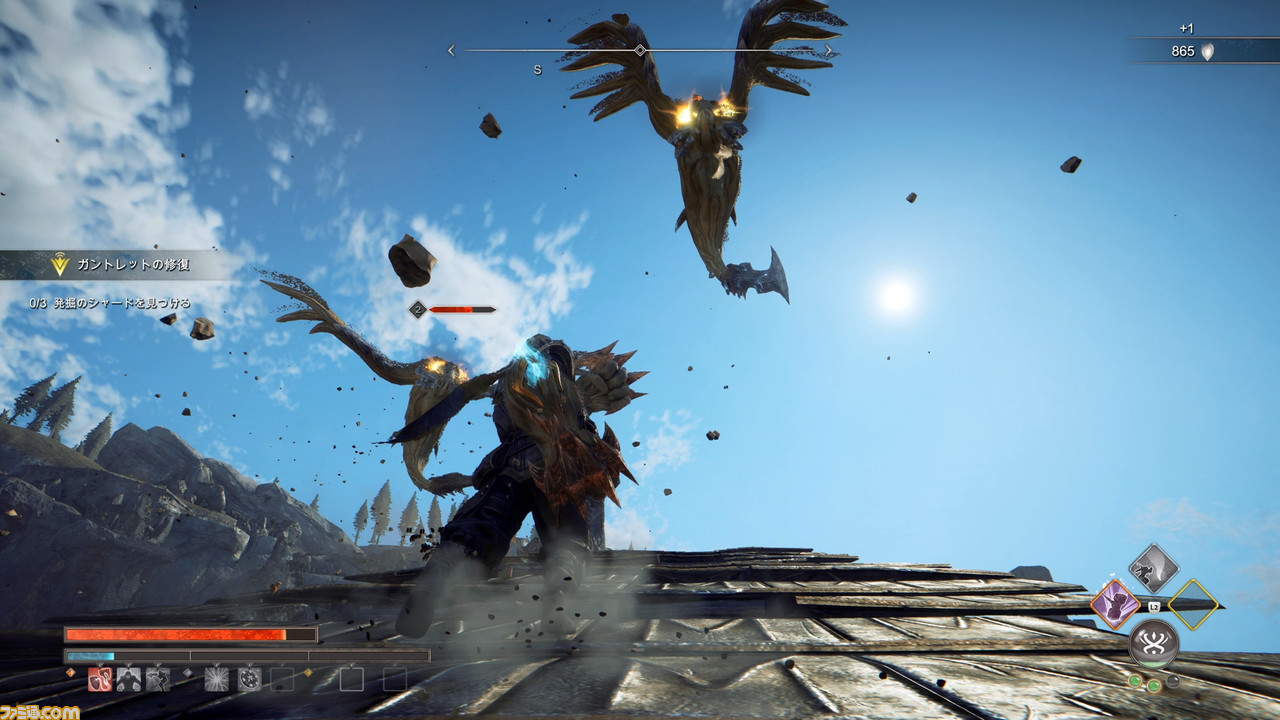Screen dimensions: 1280x720
Task: Use the running figure skill icon
Action: click(x=158, y=680)
